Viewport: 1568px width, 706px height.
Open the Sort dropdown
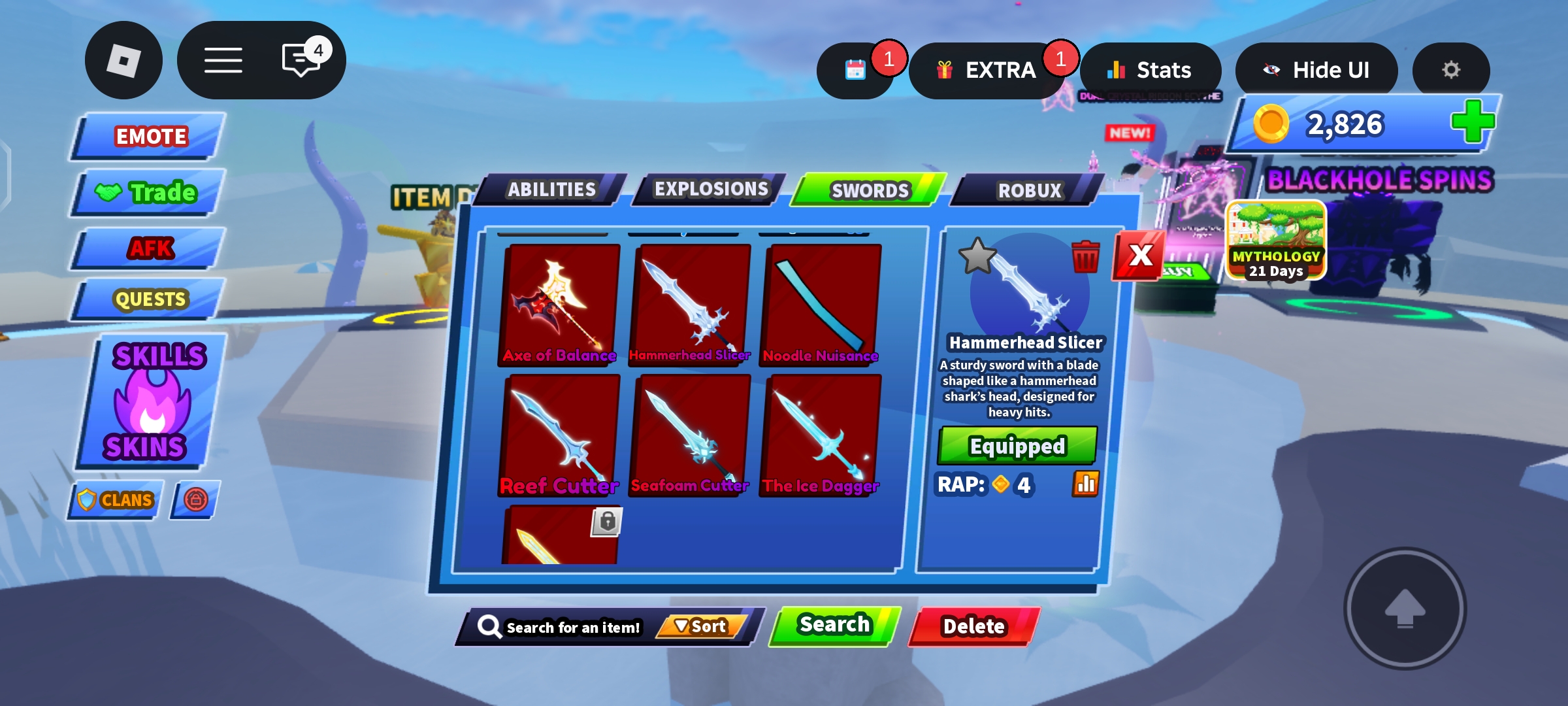coord(700,626)
